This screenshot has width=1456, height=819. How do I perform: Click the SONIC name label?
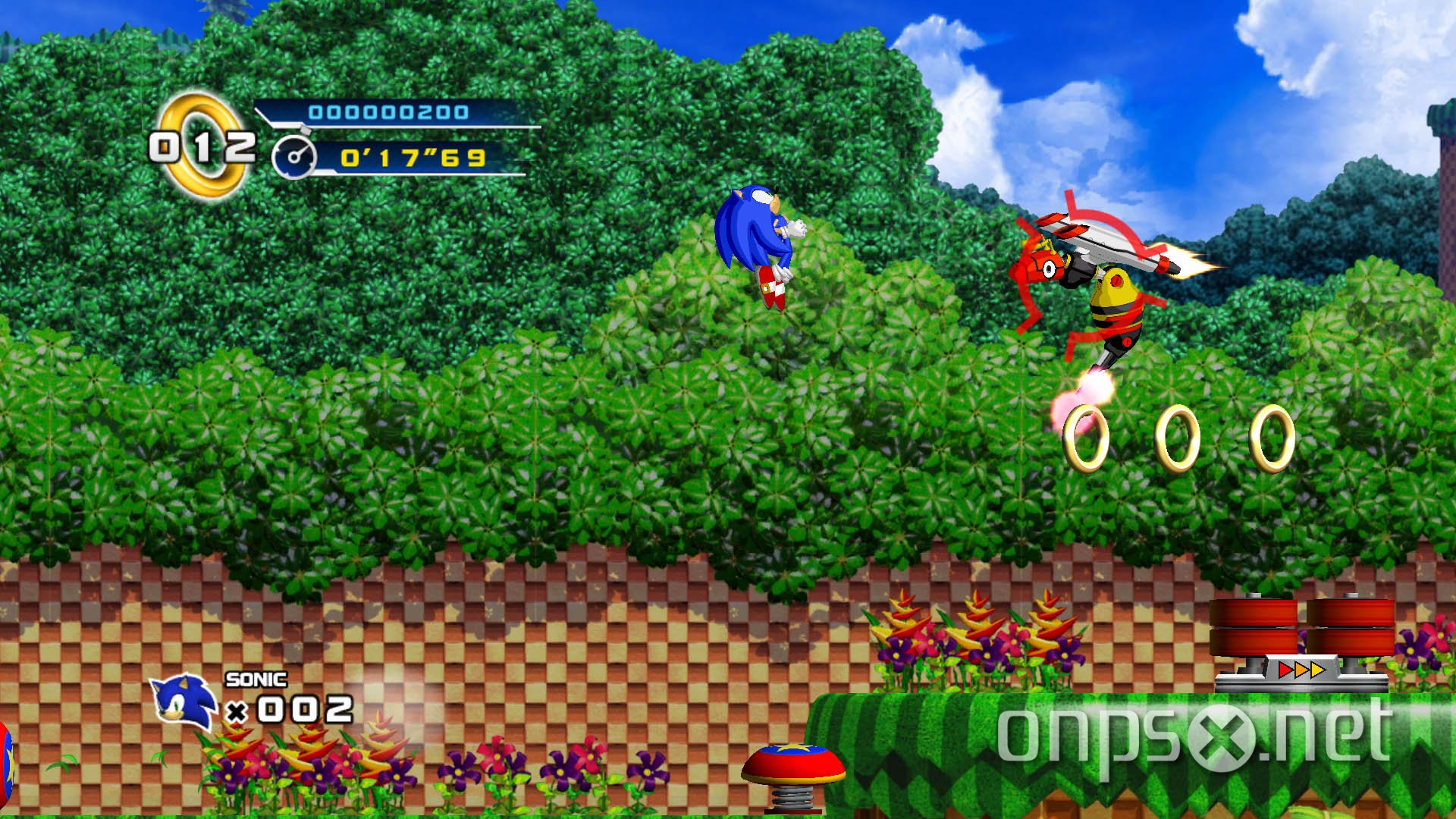(x=256, y=681)
